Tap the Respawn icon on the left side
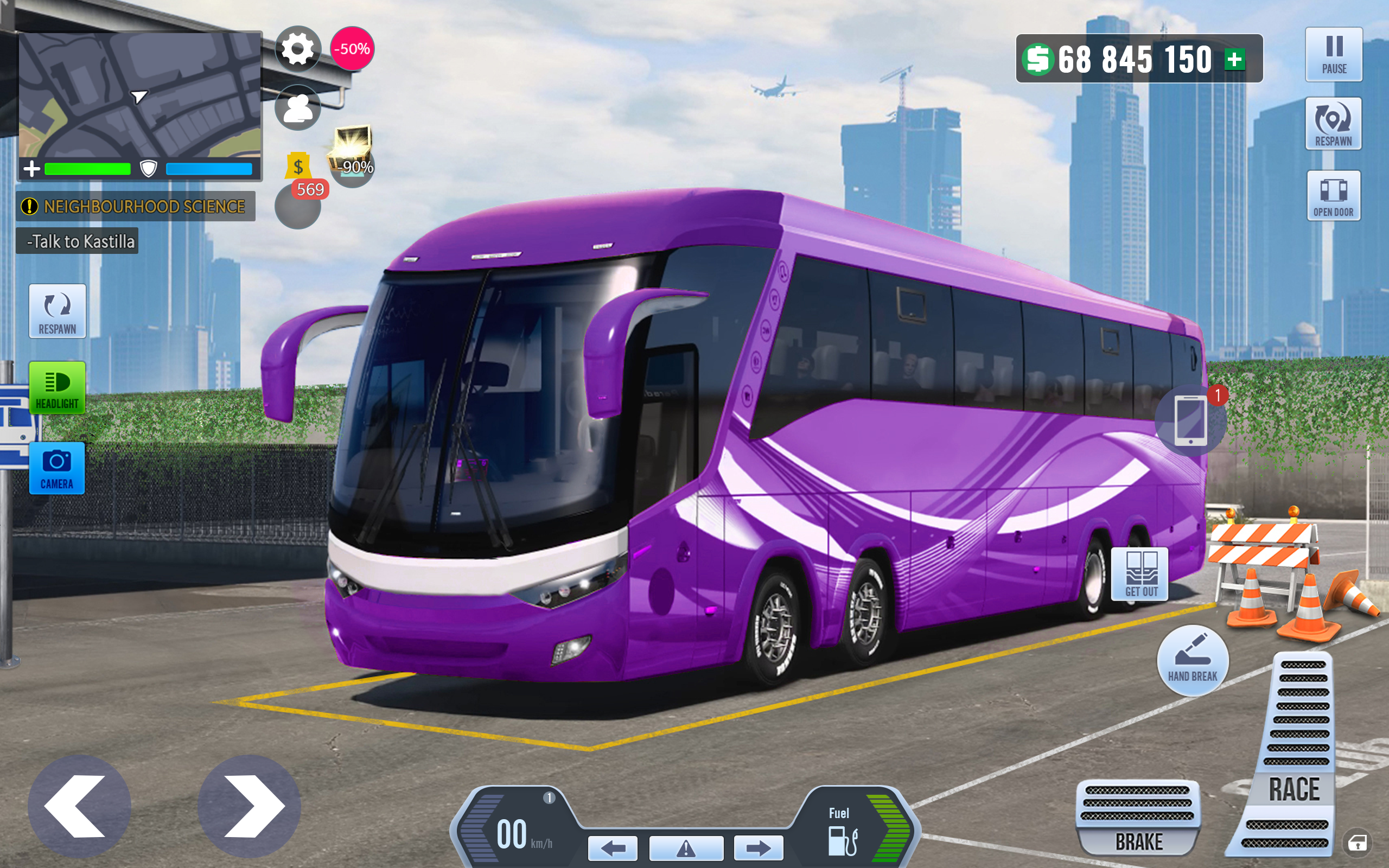Viewport: 1389px width, 868px height. (57, 311)
